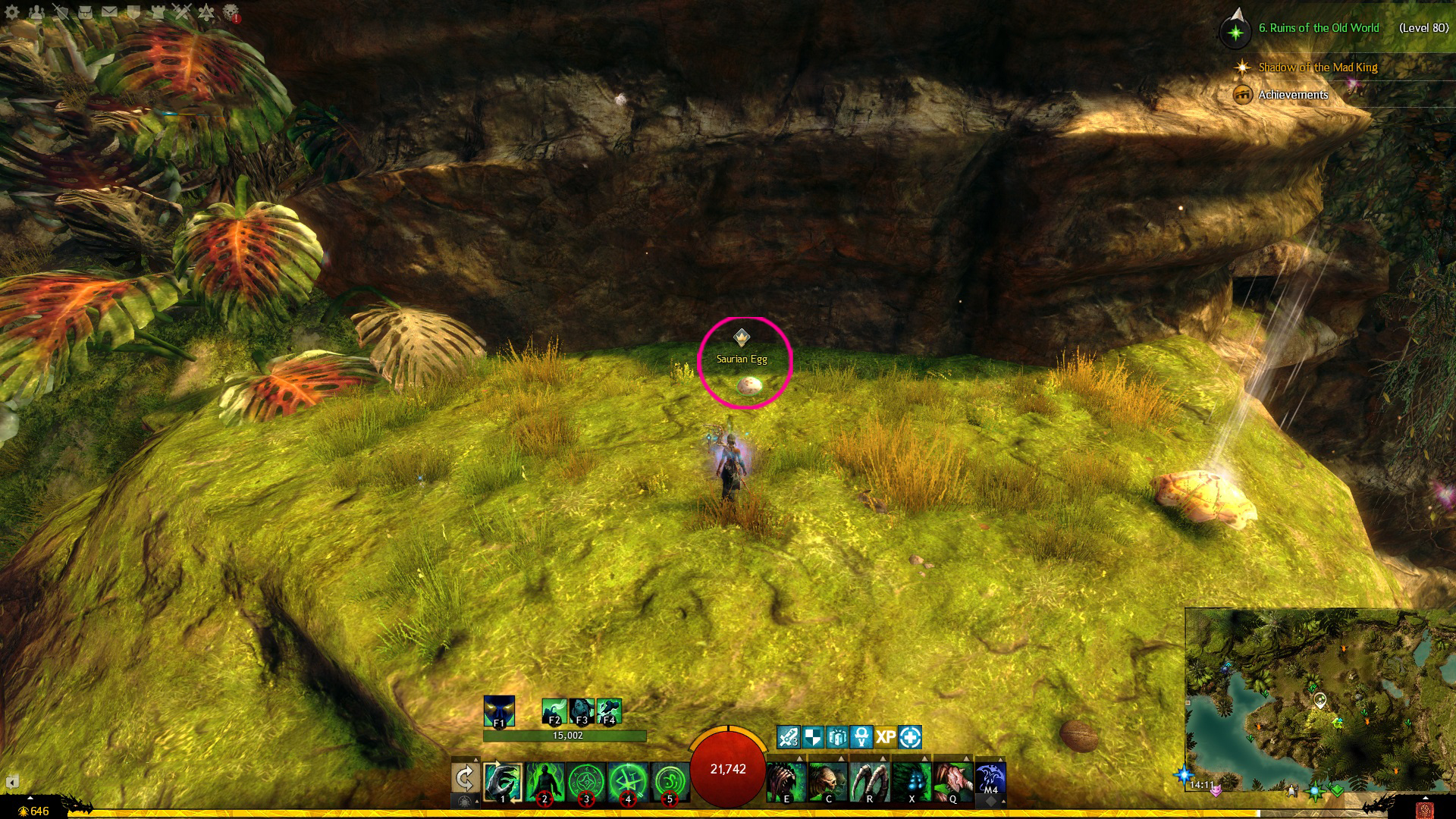Activate the F1 shroud skill

point(499,711)
